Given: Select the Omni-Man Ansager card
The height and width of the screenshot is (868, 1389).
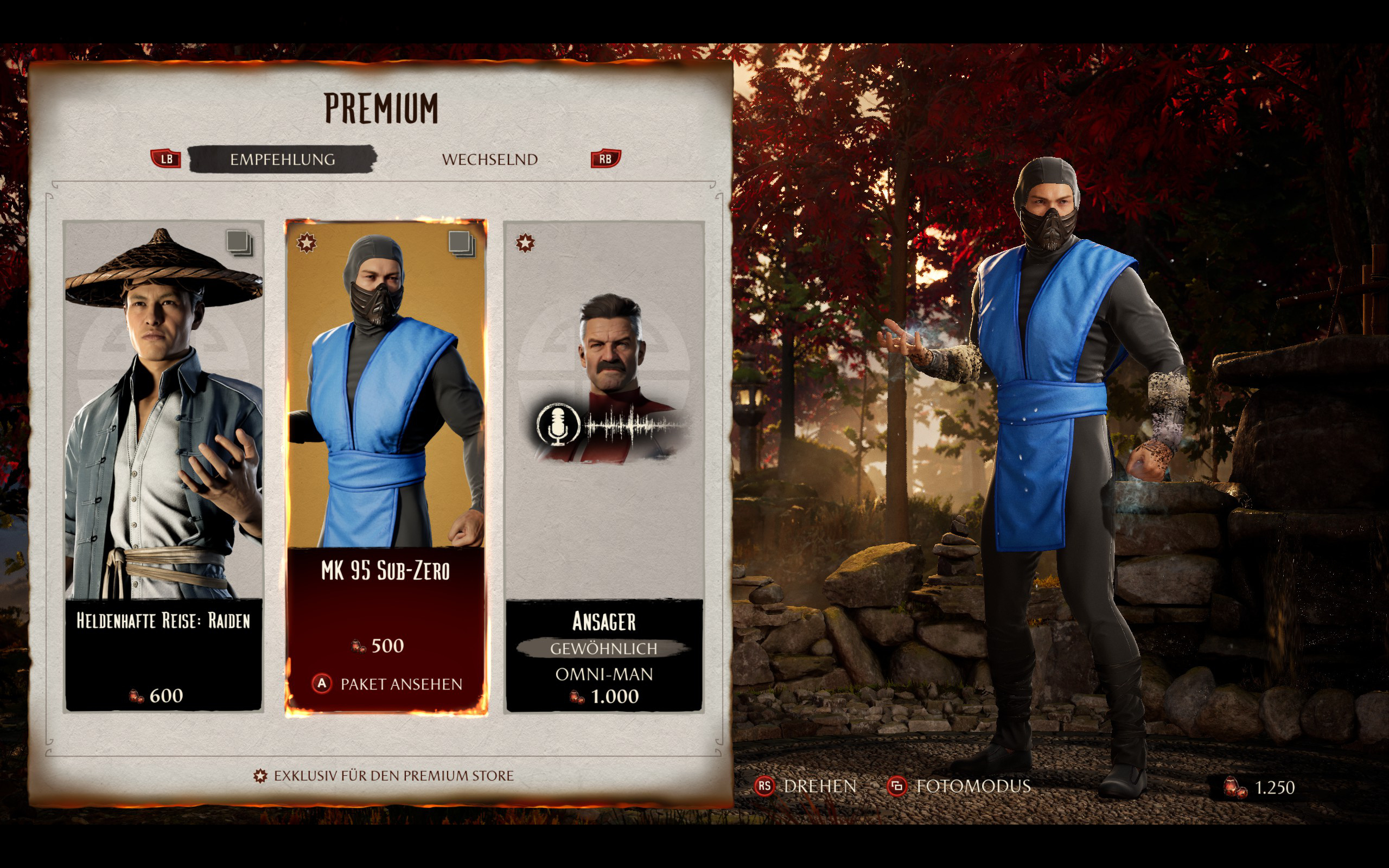Looking at the screenshot, I should 604,466.
